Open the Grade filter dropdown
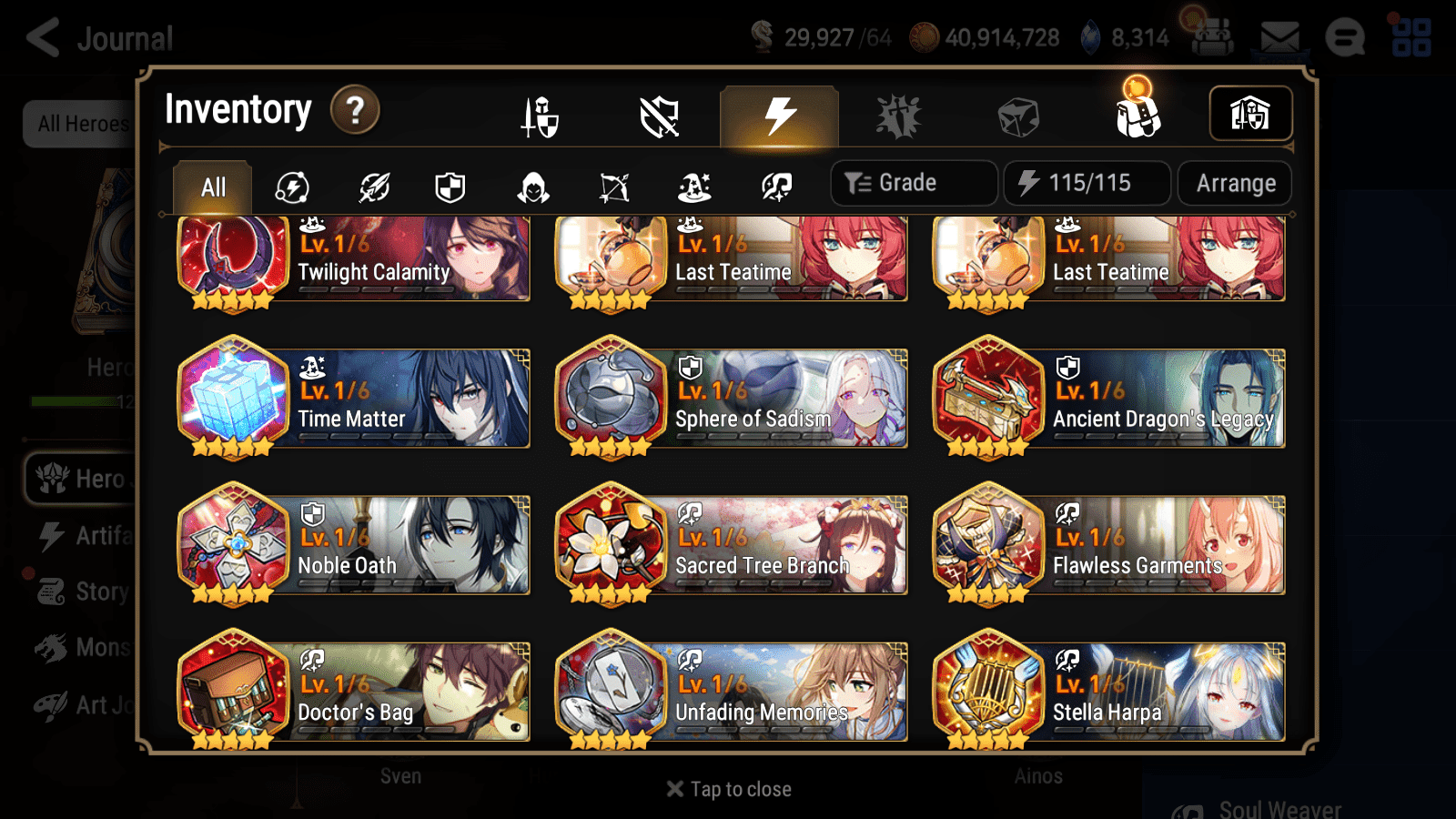 pyautogui.click(x=913, y=182)
